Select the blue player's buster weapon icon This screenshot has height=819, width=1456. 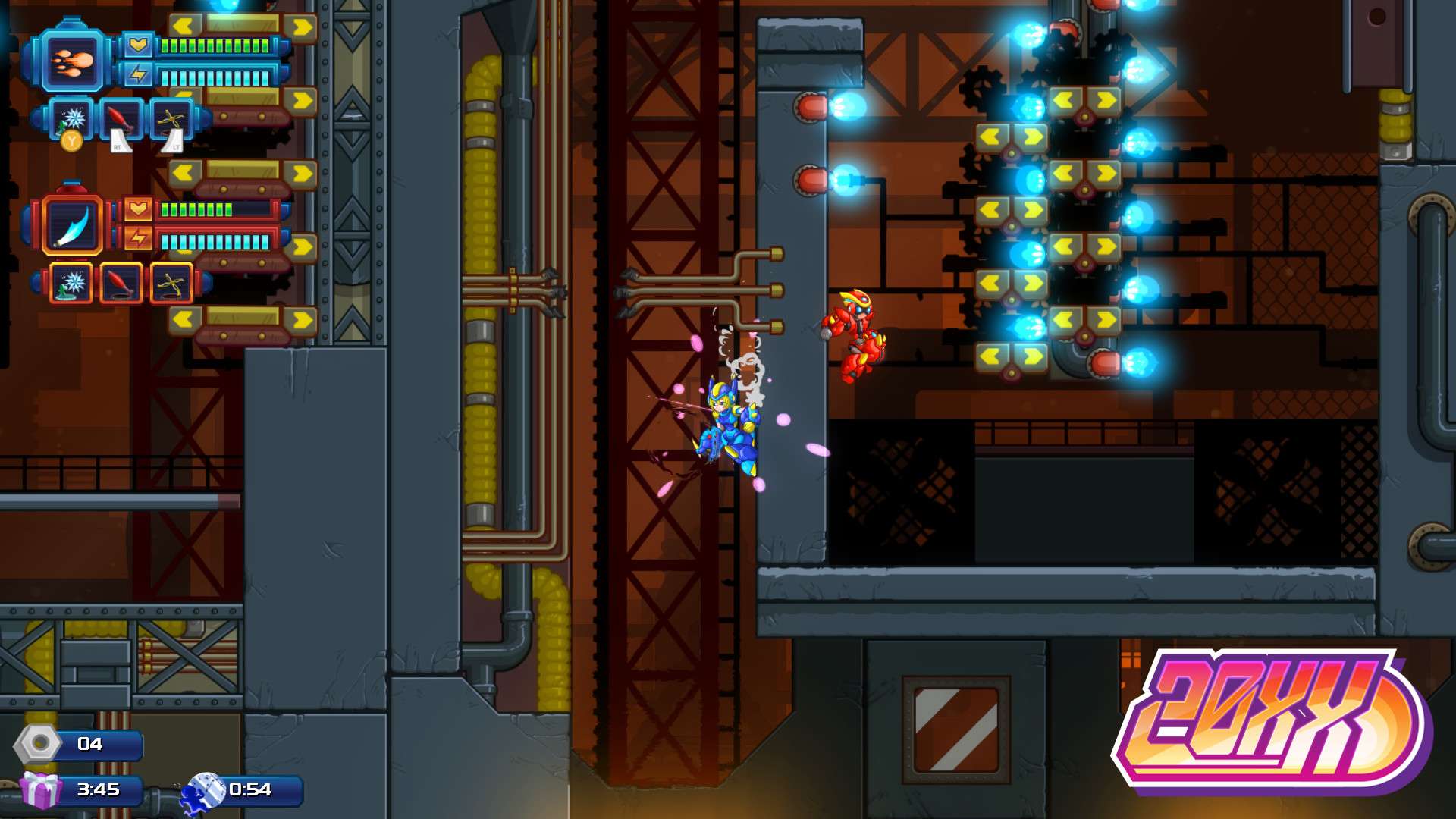tap(72, 61)
